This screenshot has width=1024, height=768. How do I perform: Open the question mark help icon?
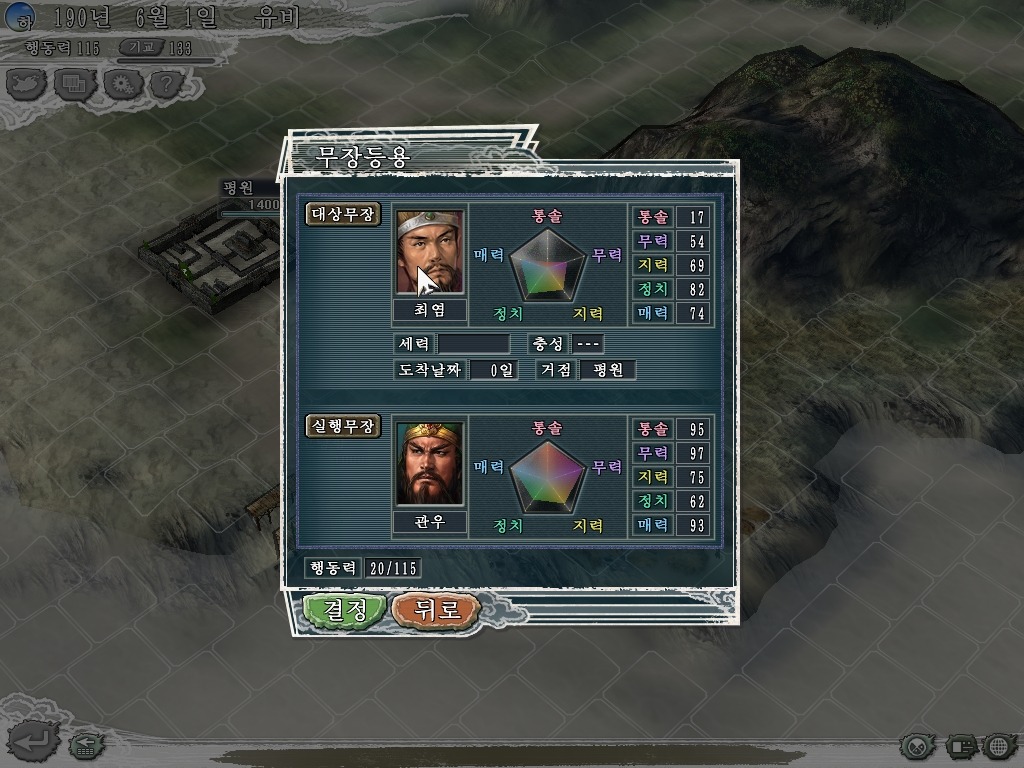166,84
